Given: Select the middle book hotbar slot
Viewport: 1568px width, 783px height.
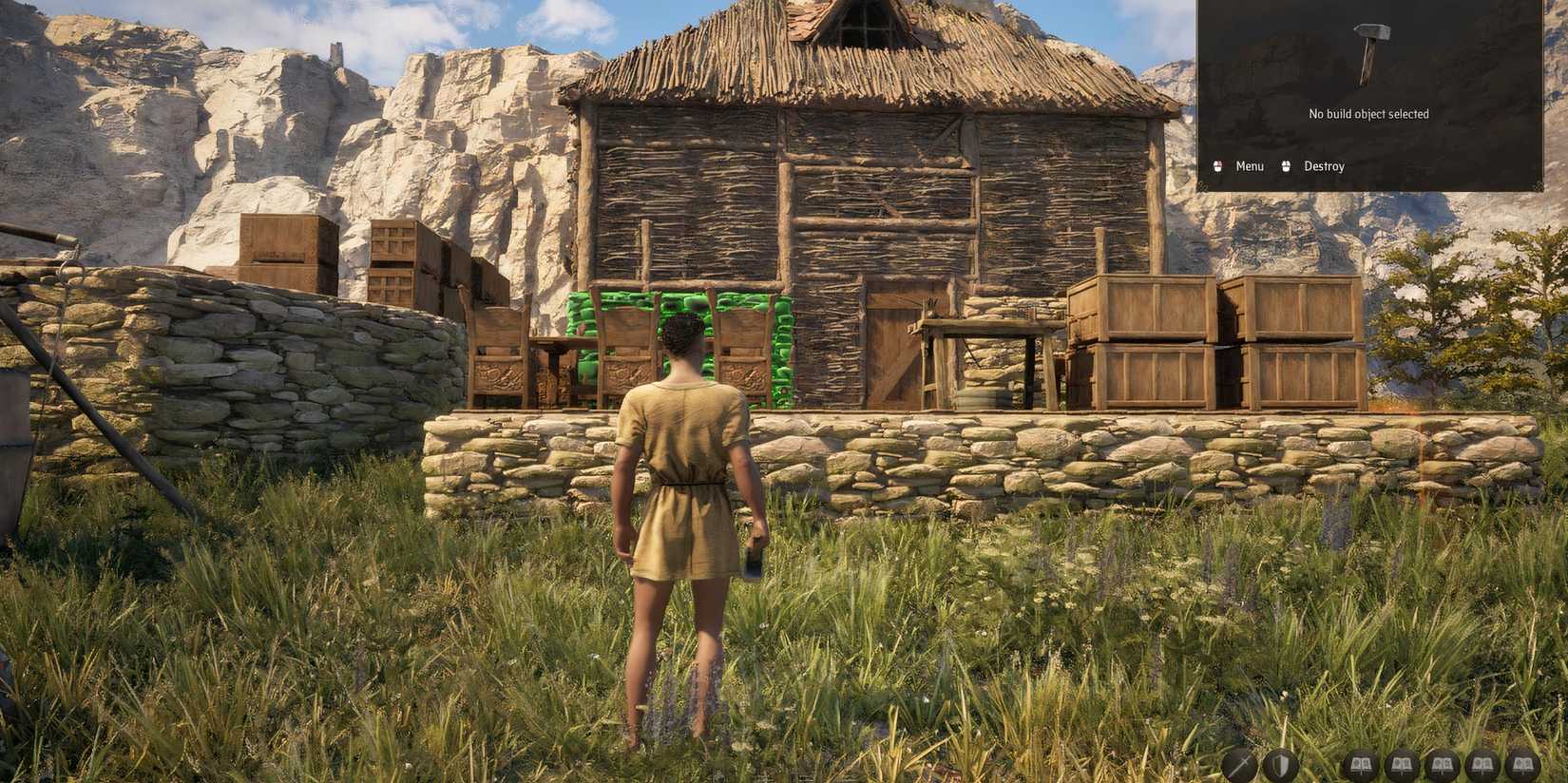Looking at the screenshot, I should coord(1443,763).
